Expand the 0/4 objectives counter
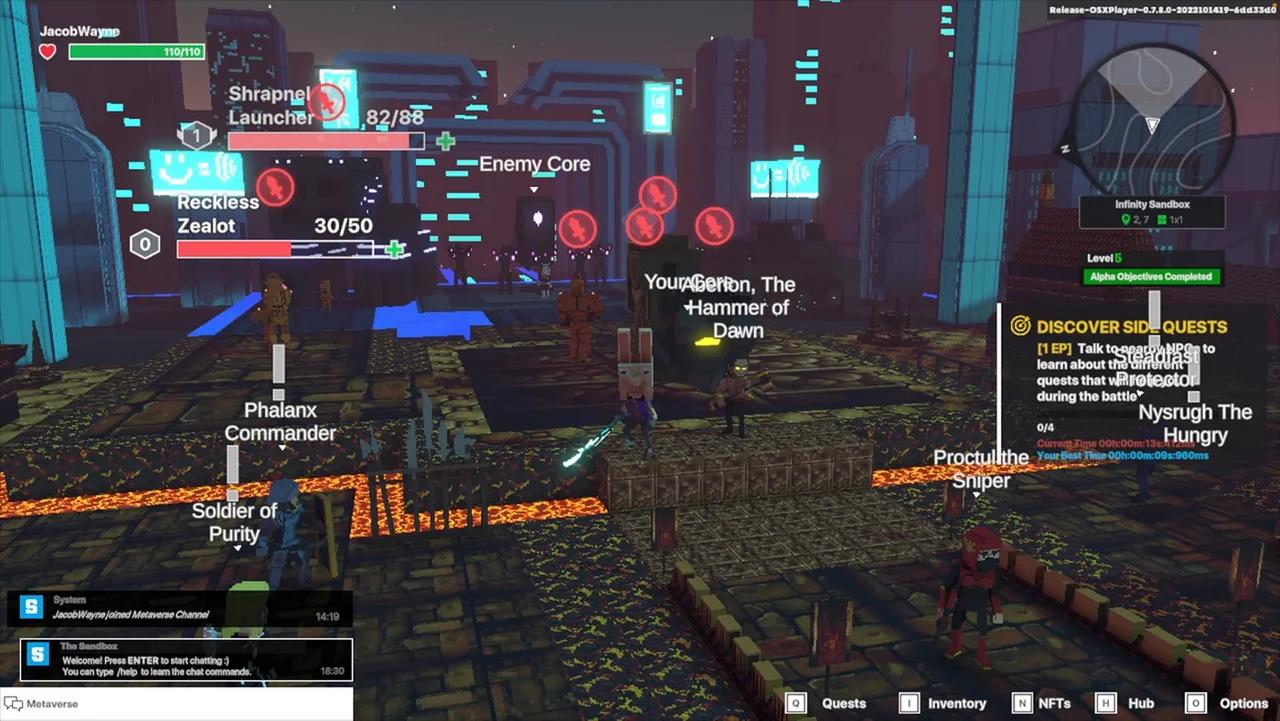The image size is (1280, 721). click(1044, 427)
